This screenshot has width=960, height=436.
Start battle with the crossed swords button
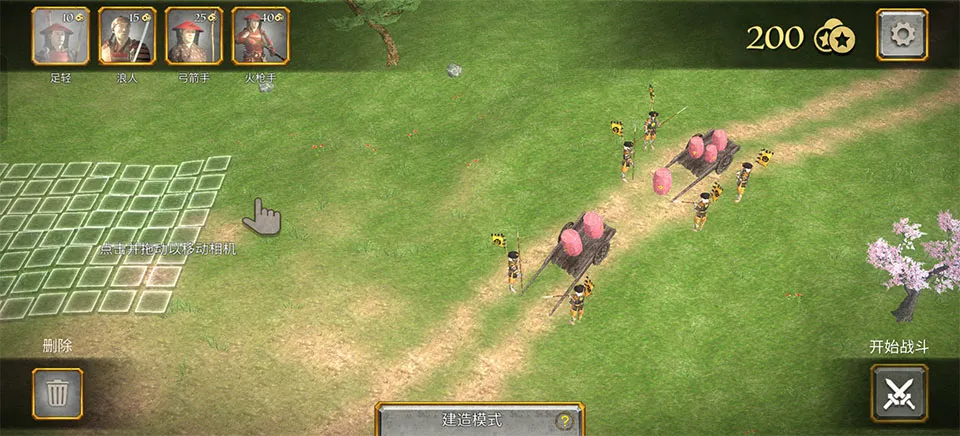[899, 393]
